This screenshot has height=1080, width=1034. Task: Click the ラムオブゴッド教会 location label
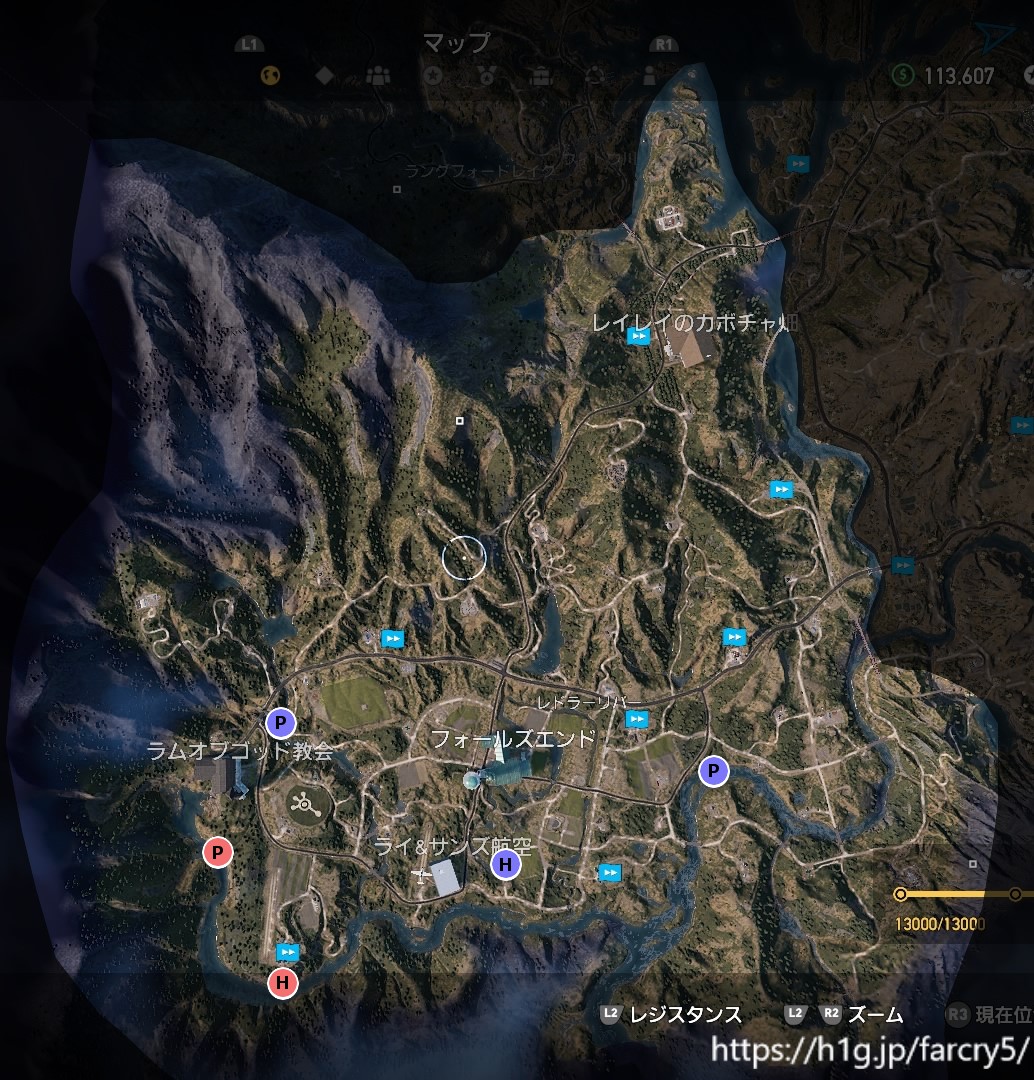click(239, 750)
